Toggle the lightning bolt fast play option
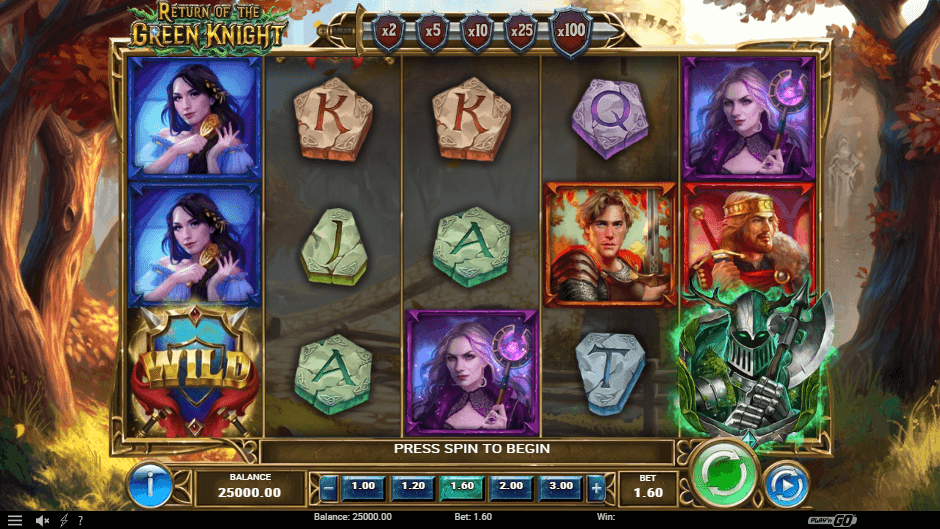 tap(64, 521)
